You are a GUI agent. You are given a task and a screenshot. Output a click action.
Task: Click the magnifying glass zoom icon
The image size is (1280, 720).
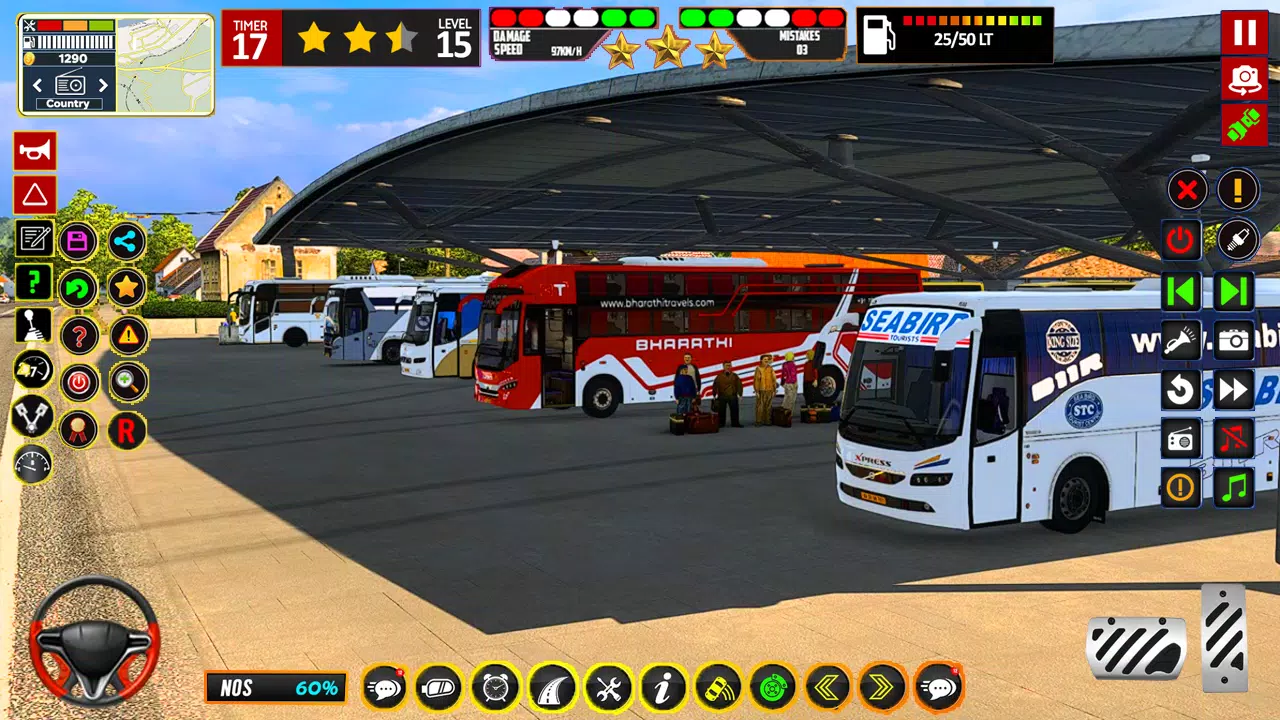pos(128,381)
